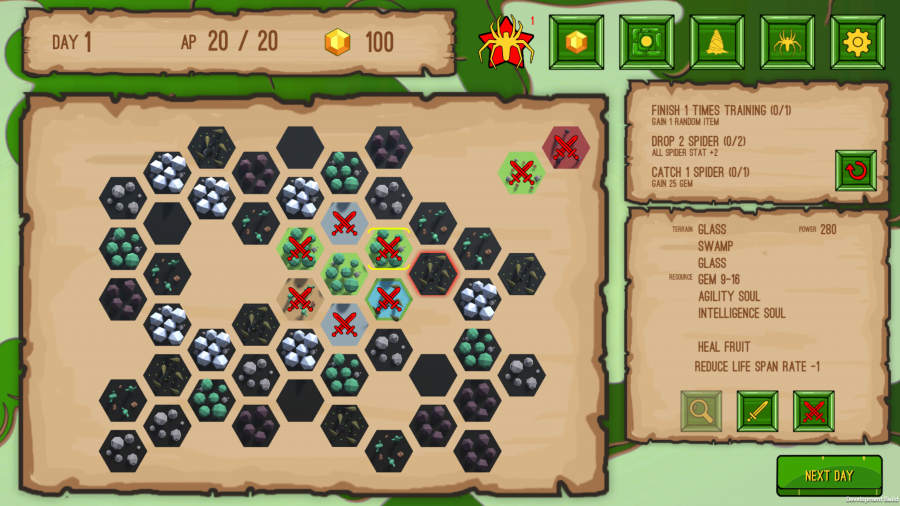The image size is (900, 506).
Task: Select the red star spider badge
Action: tap(506, 42)
